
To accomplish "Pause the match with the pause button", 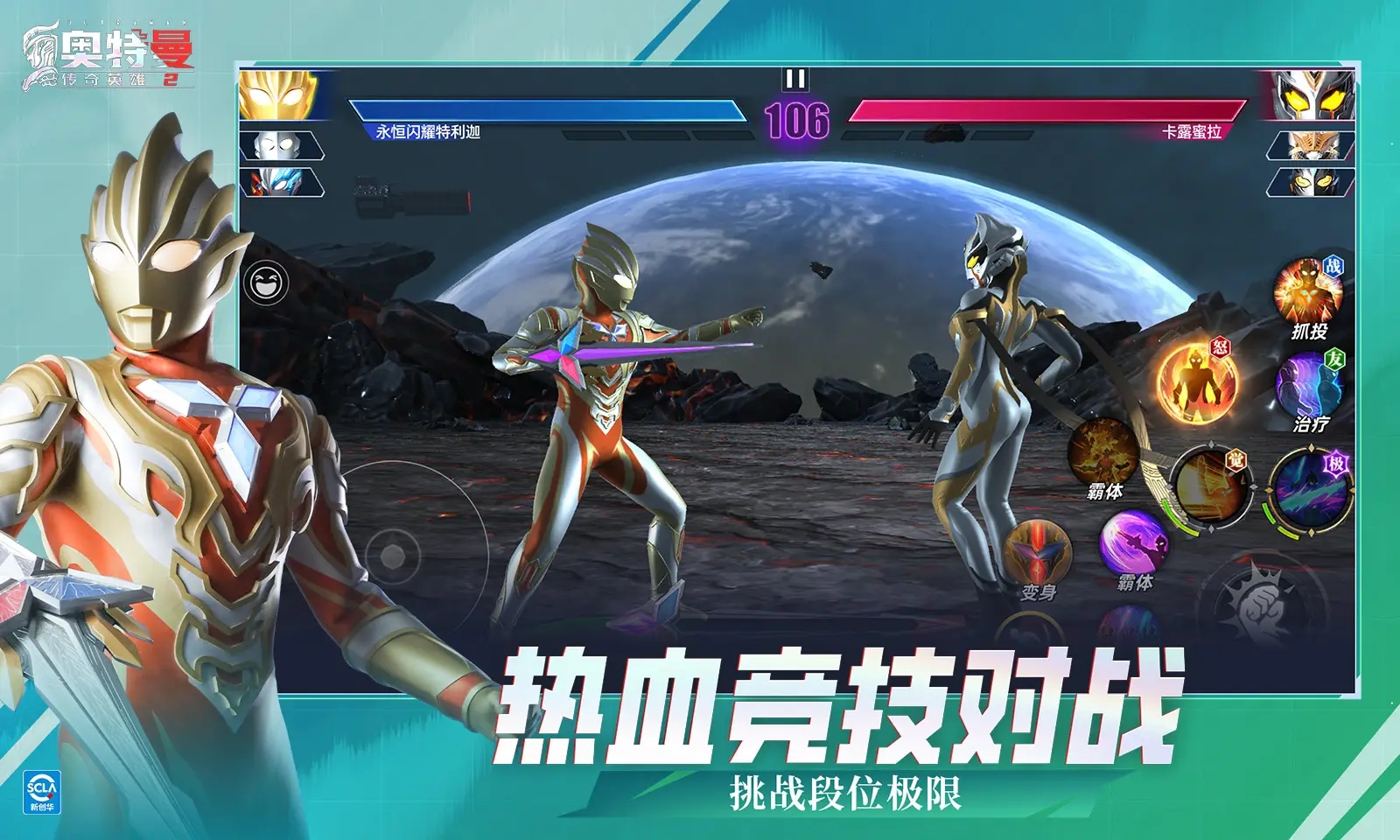I will [x=795, y=81].
